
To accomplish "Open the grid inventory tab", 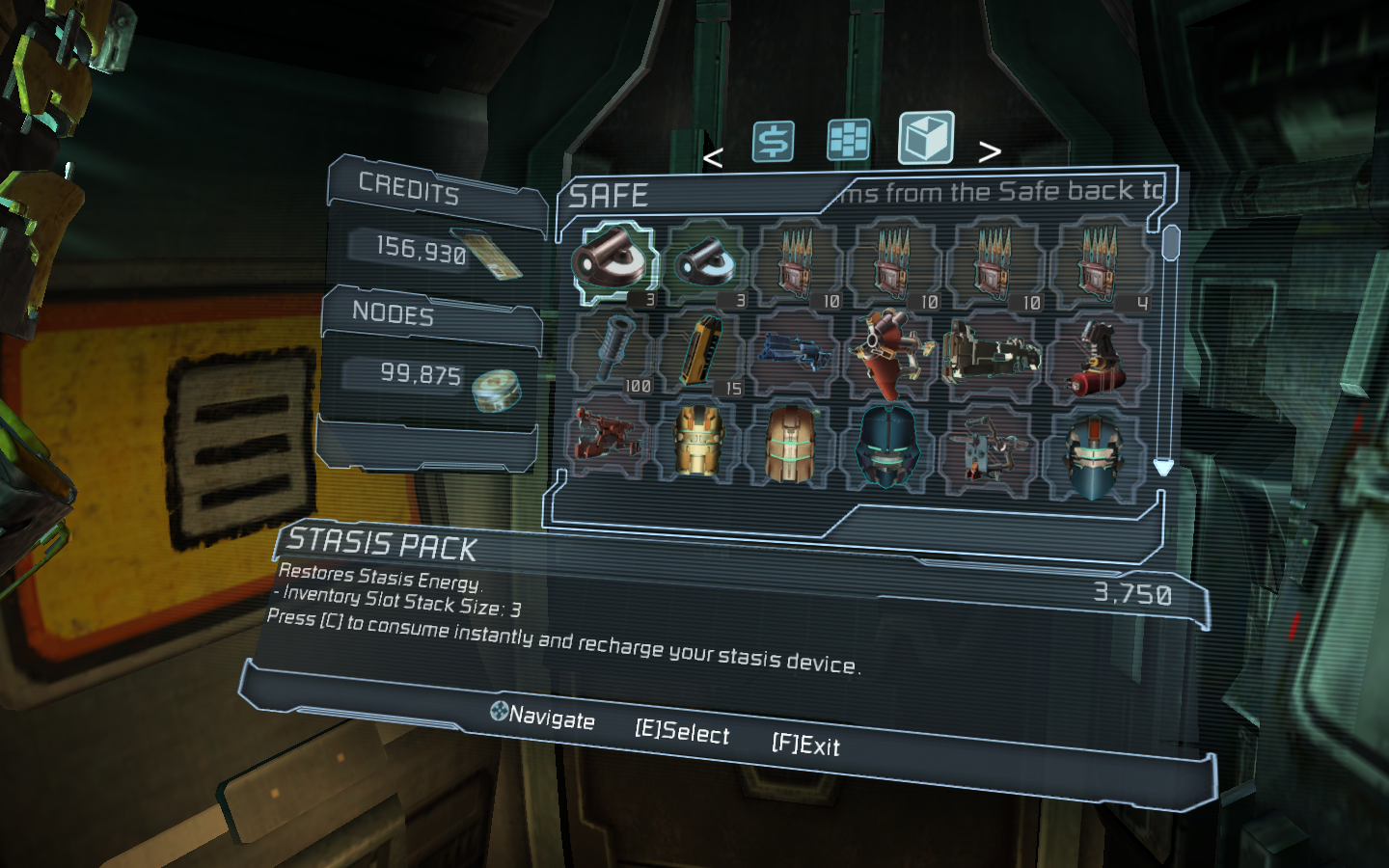I will [848, 140].
